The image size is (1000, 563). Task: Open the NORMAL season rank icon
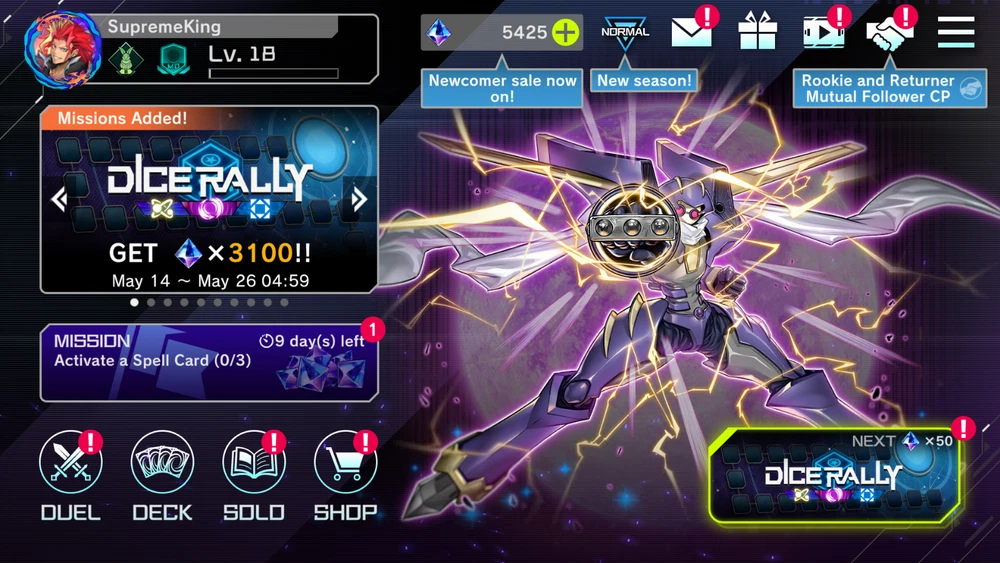coord(625,32)
